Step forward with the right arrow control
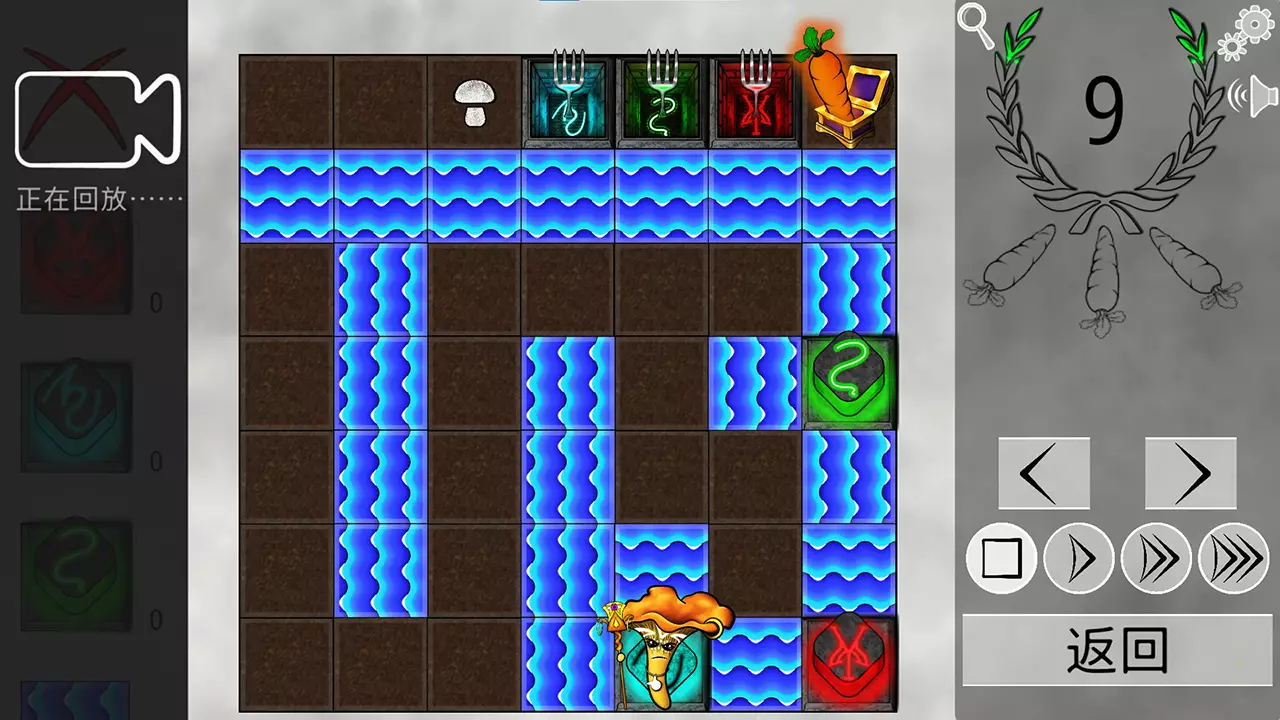The height and width of the screenshot is (720, 1280). (1190, 472)
